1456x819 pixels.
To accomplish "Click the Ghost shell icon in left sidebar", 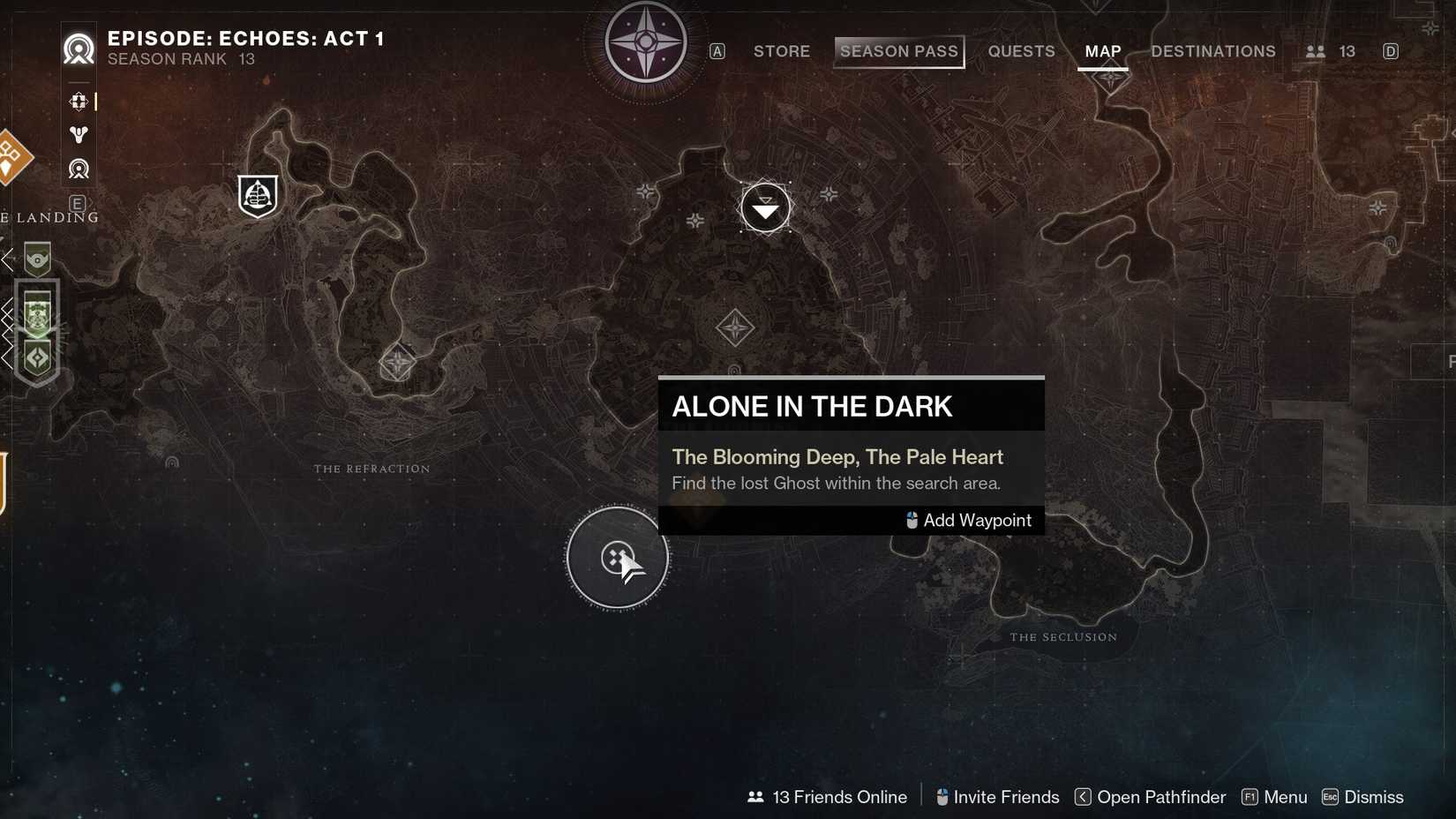I will coord(78,134).
